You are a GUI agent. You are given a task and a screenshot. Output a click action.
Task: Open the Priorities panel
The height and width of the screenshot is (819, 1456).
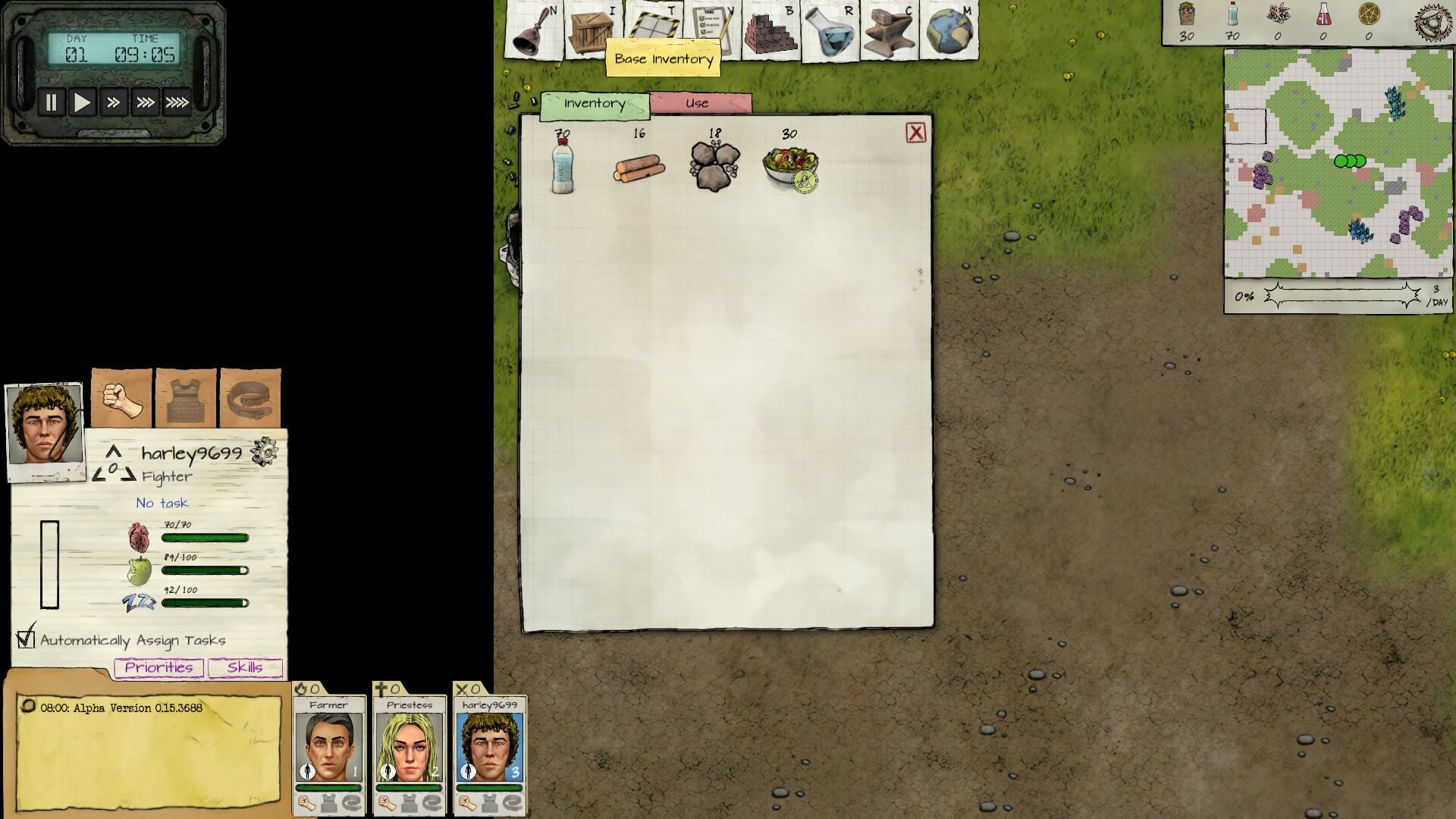(158, 667)
